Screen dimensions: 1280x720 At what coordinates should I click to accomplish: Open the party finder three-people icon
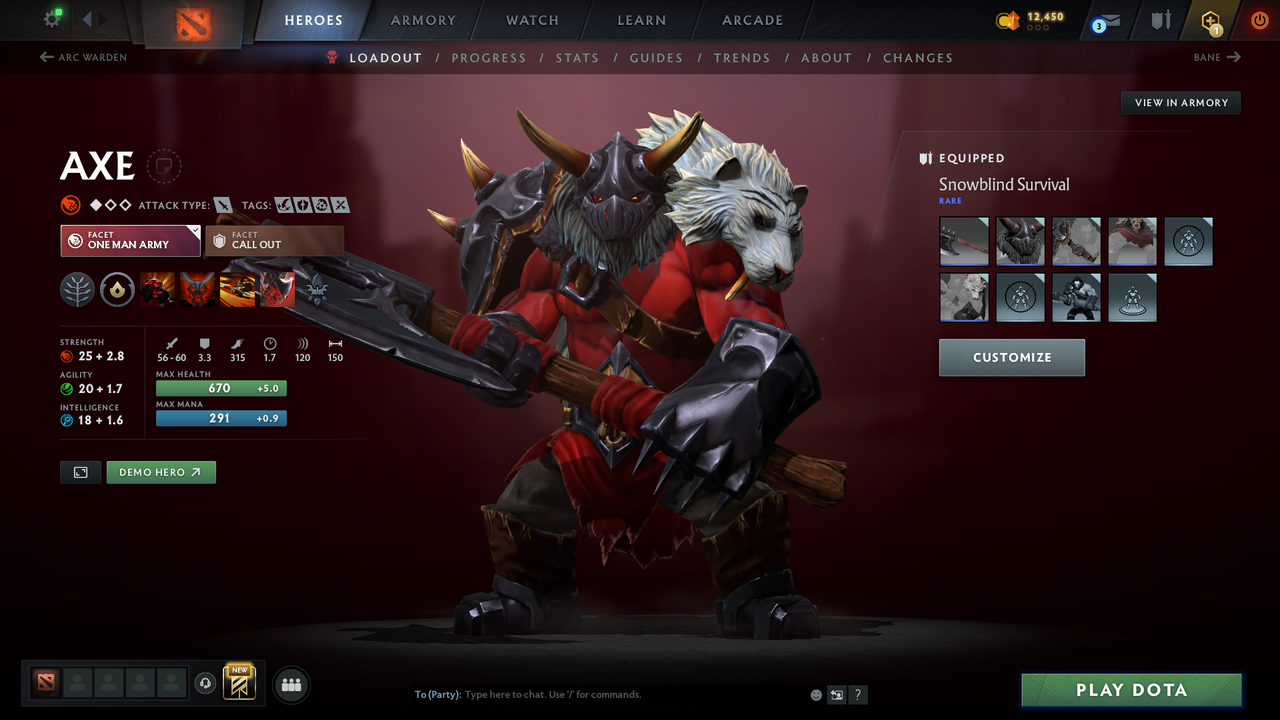tap(291, 684)
